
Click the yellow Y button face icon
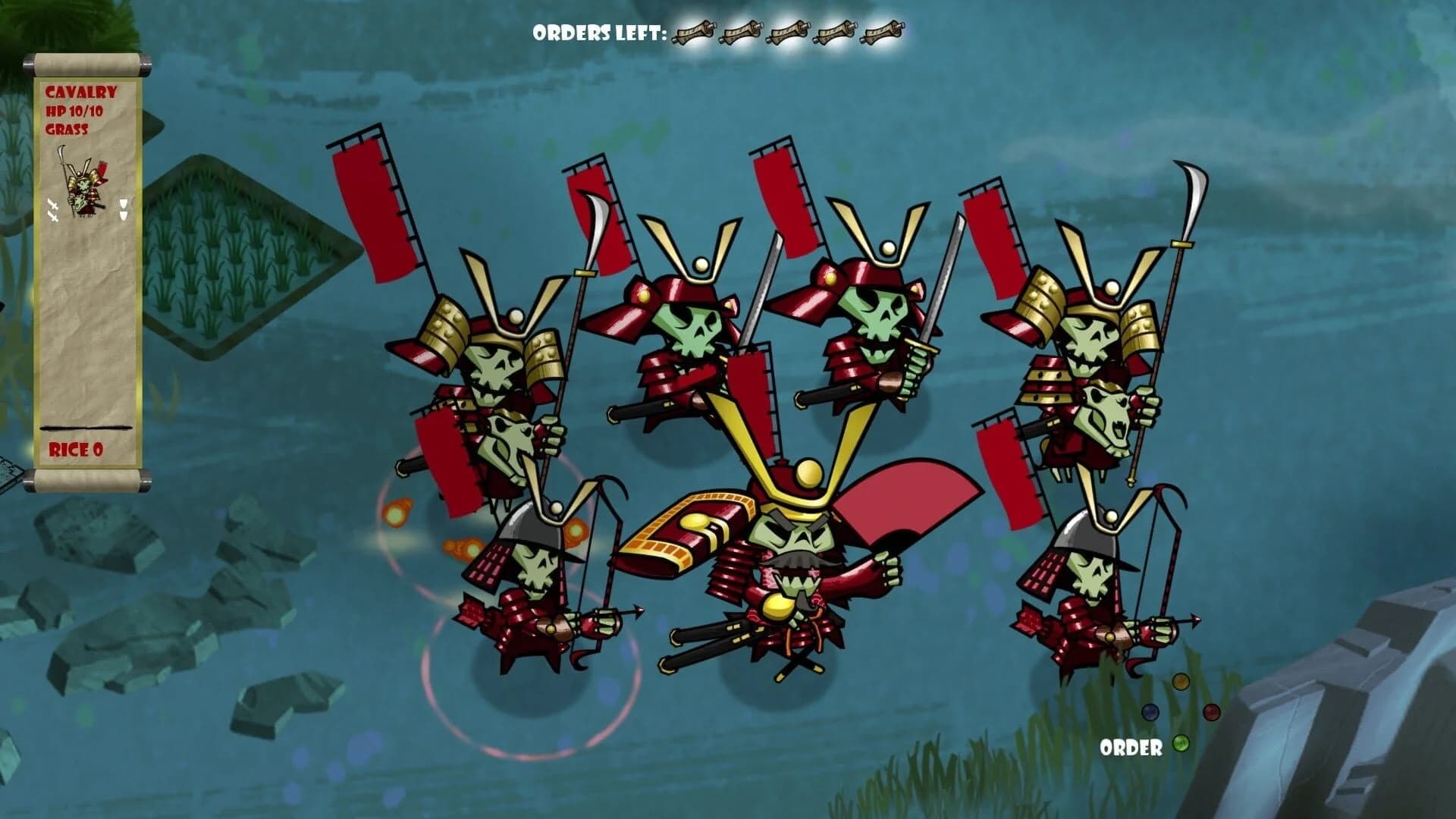point(1181,682)
